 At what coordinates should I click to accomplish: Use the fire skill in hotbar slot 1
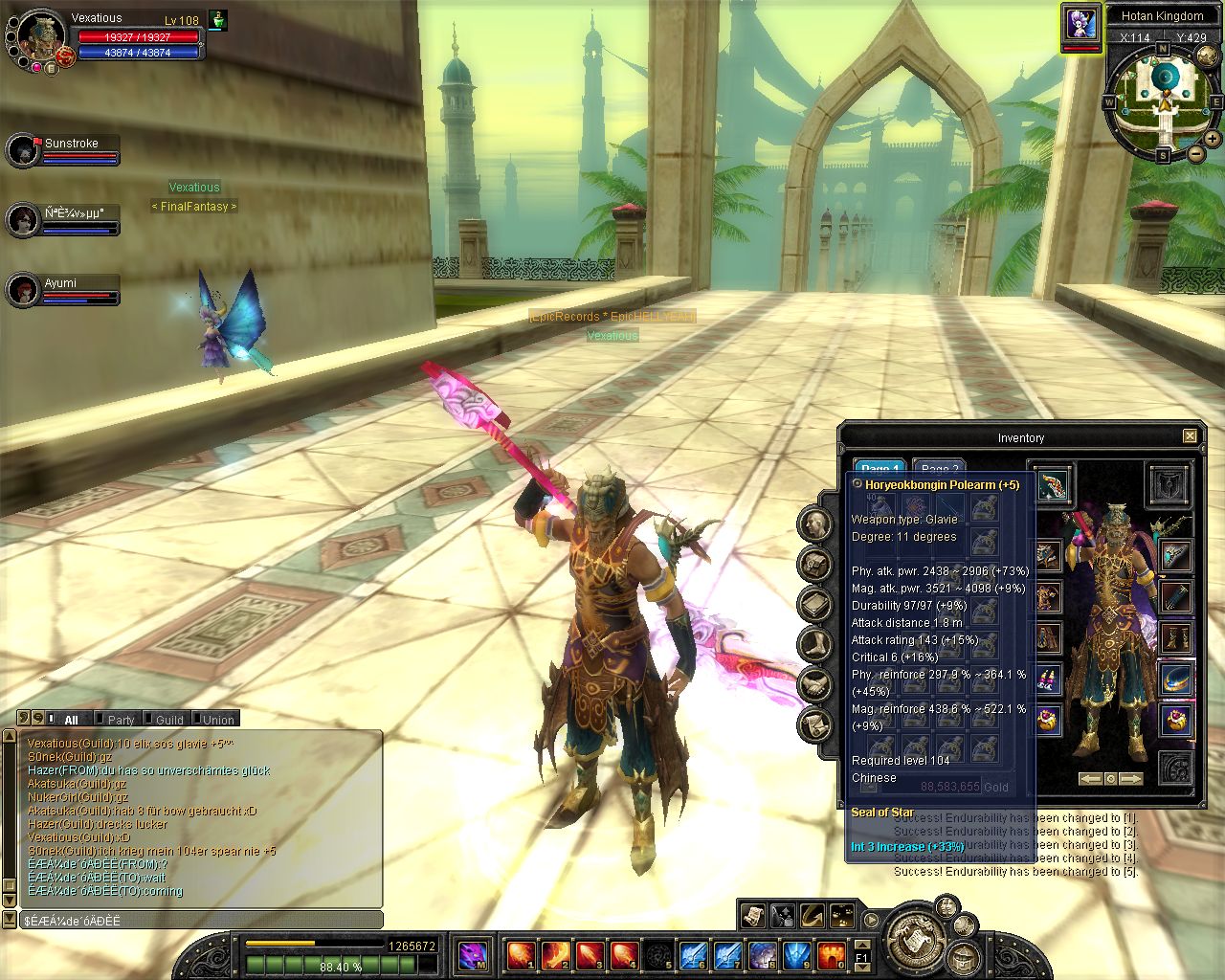pyautogui.click(x=522, y=955)
